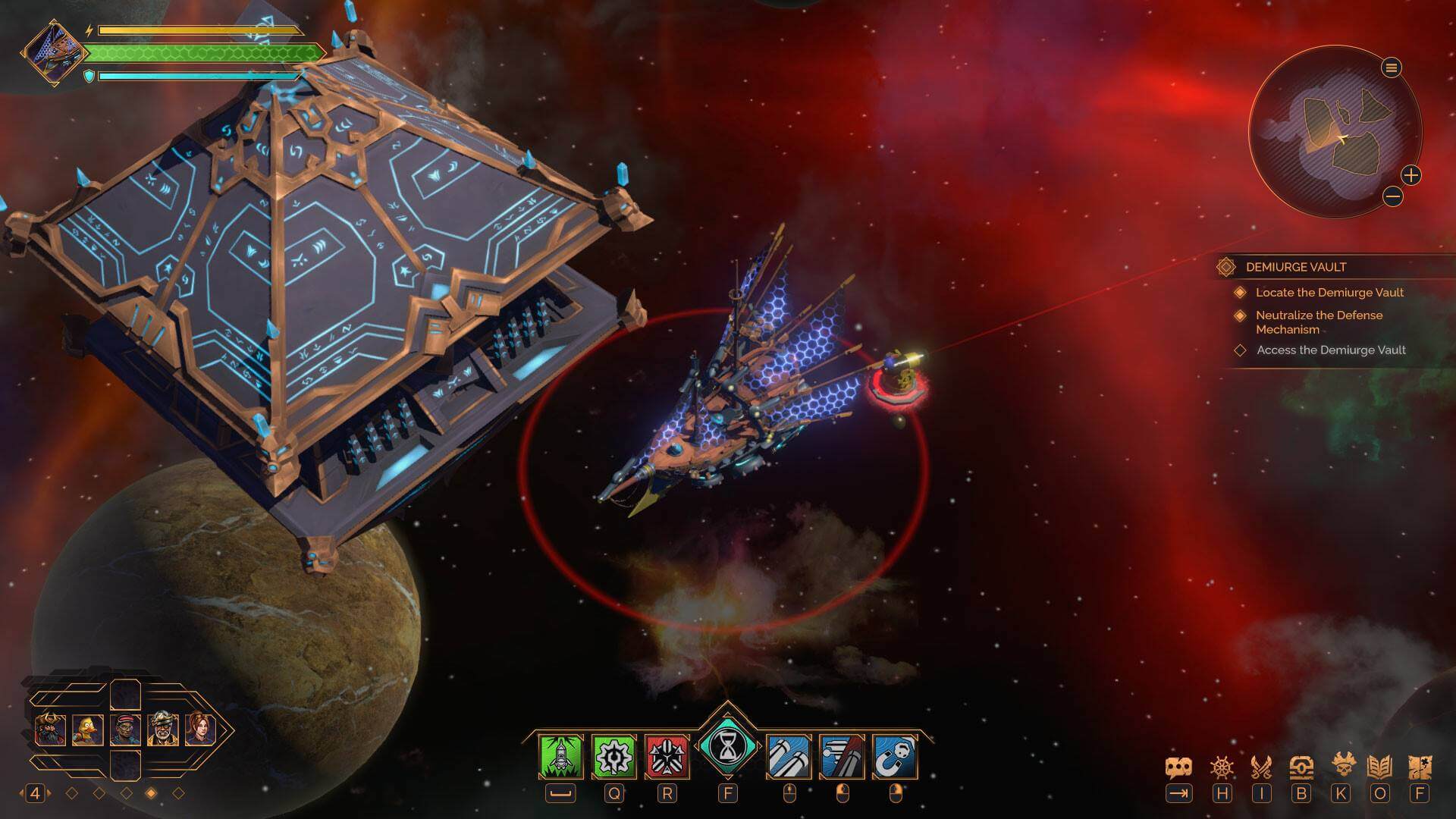Image resolution: width=1456 pixels, height=819 pixels.
Task: Open the open-book journal
Action: point(1380,767)
